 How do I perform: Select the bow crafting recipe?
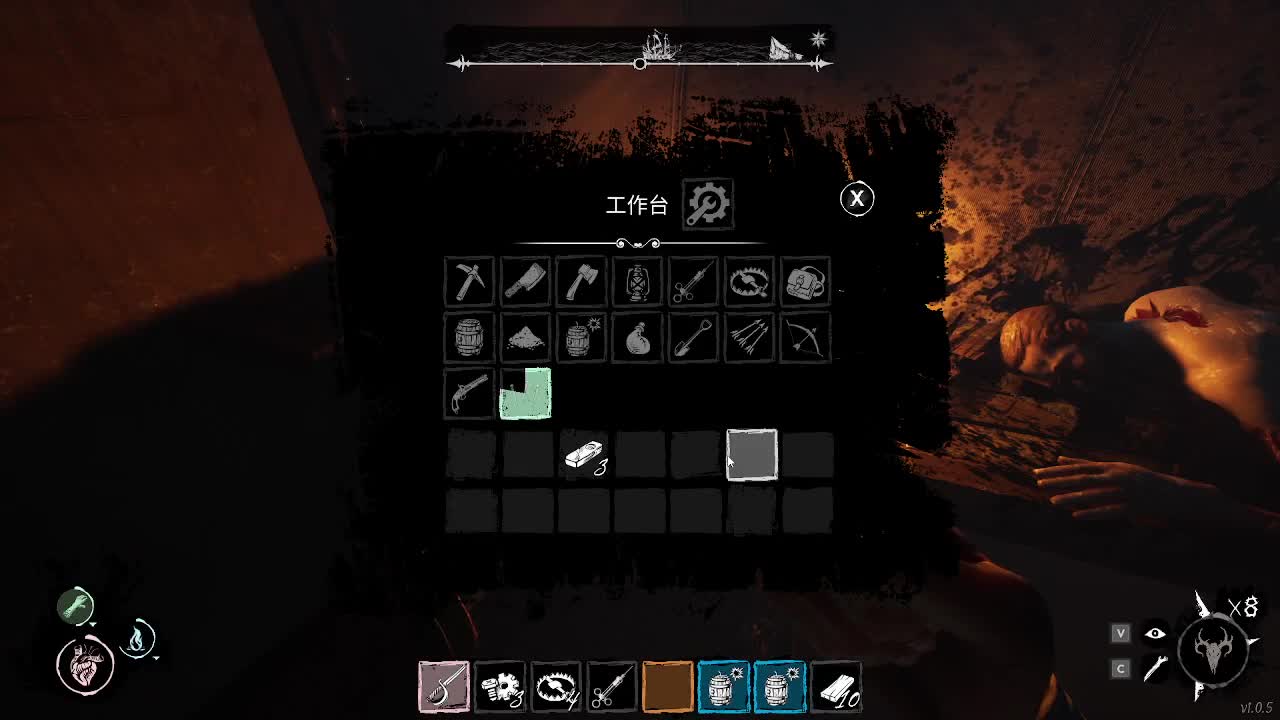pyautogui.click(x=805, y=338)
